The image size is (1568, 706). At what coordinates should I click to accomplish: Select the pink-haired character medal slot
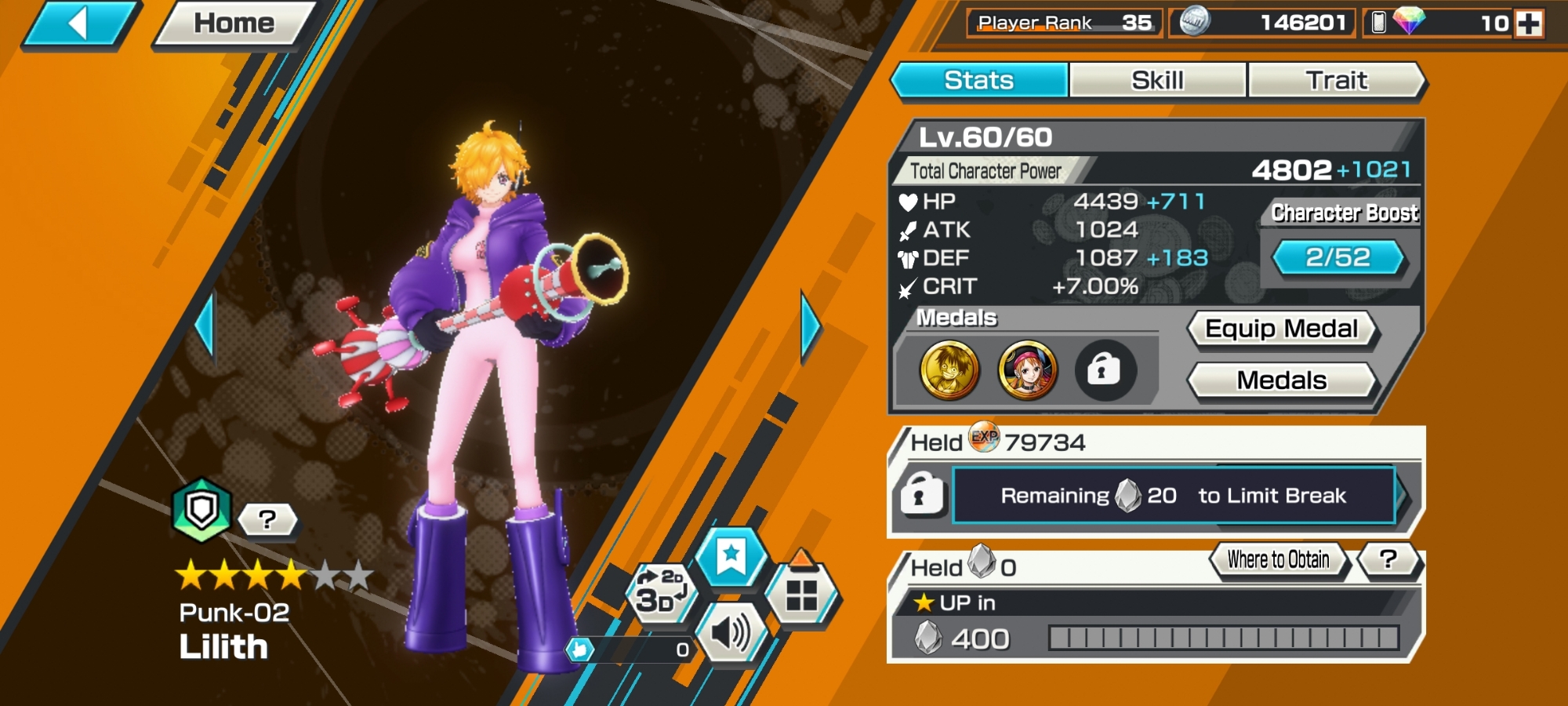(x=1027, y=370)
